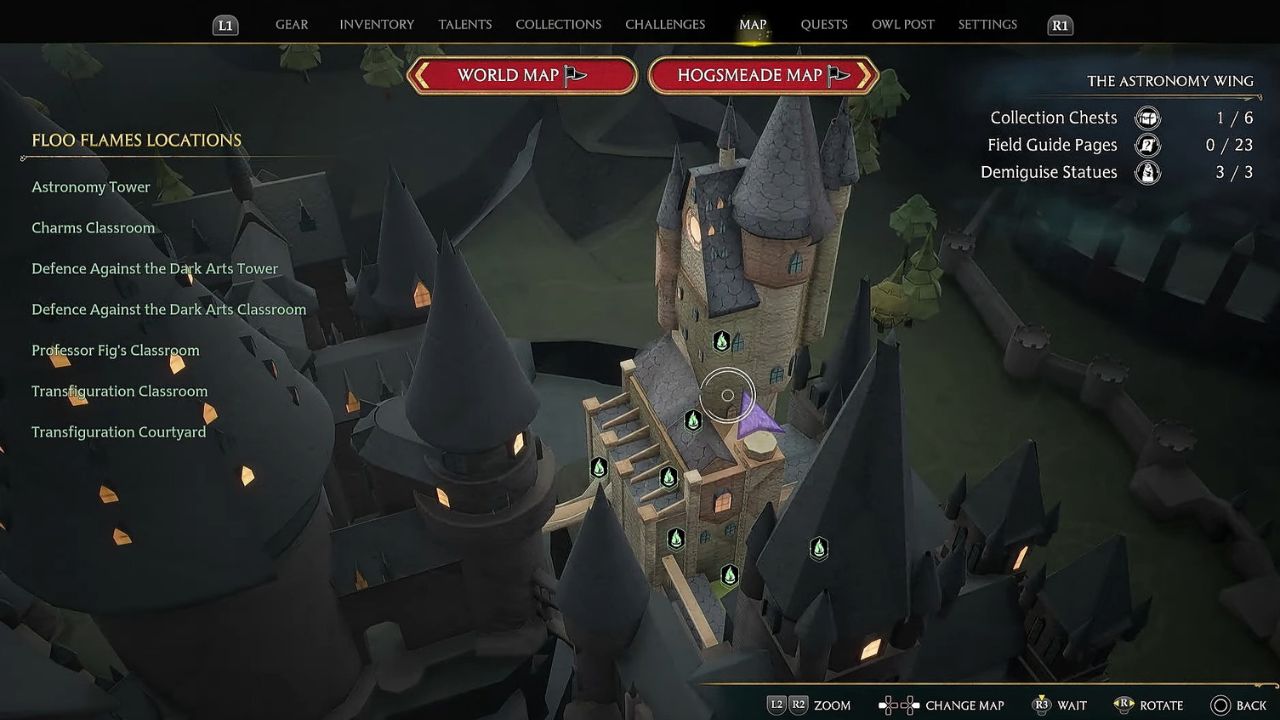Open the Quests tab

tap(824, 25)
